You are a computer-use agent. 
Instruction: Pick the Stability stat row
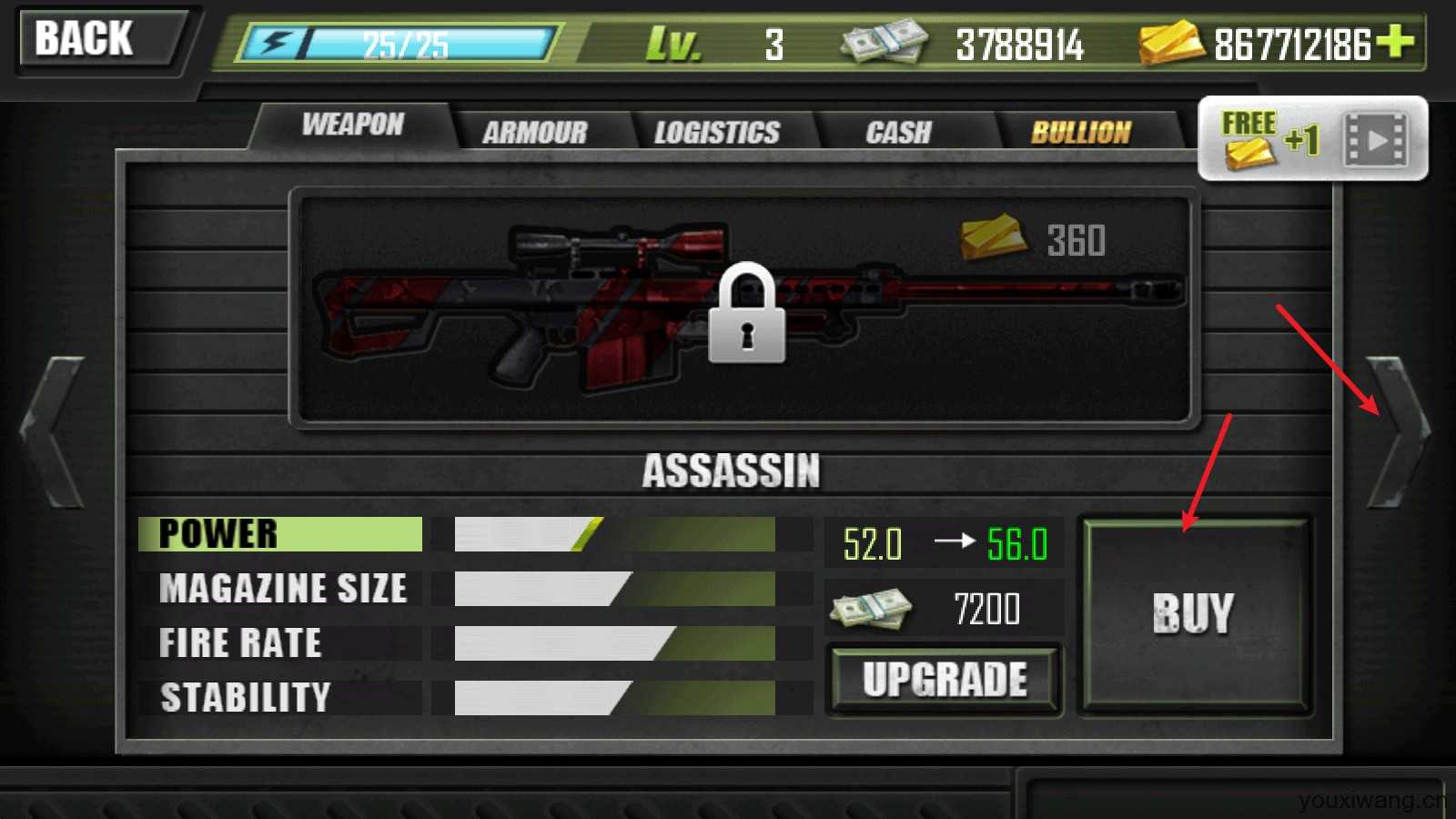pos(246,698)
